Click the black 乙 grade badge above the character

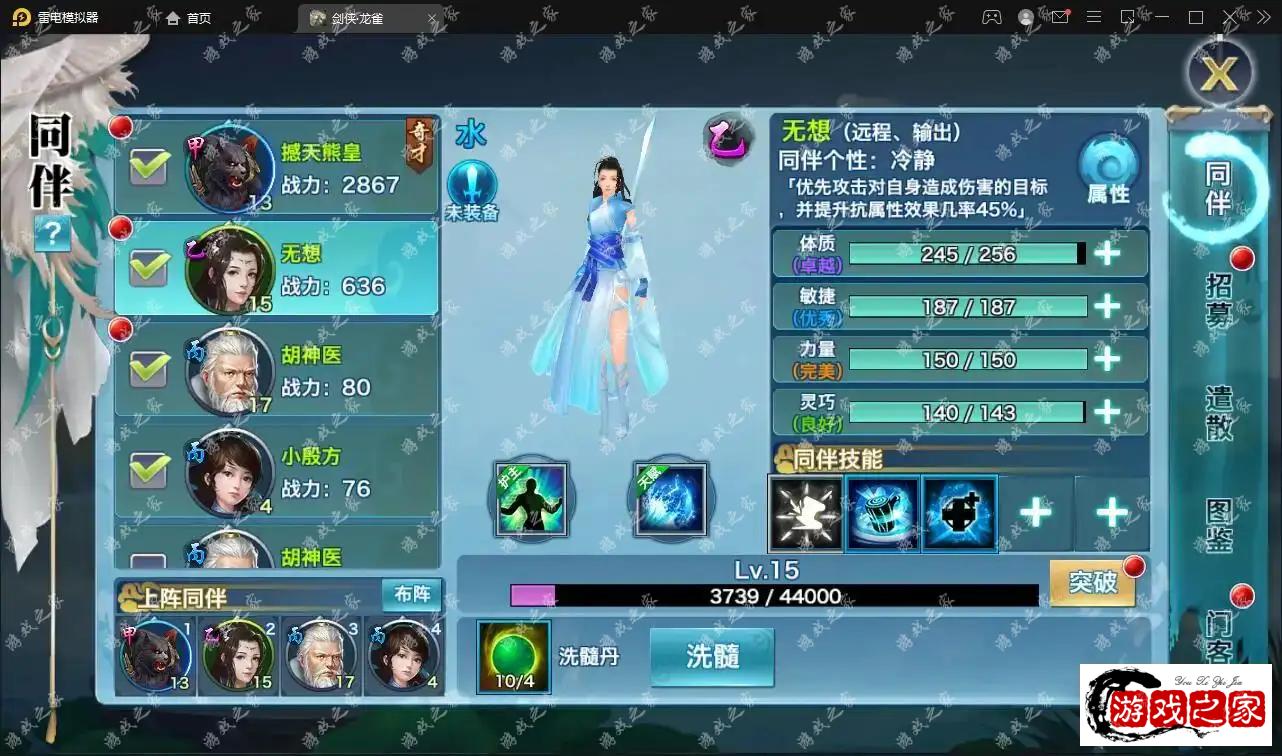coord(727,140)
